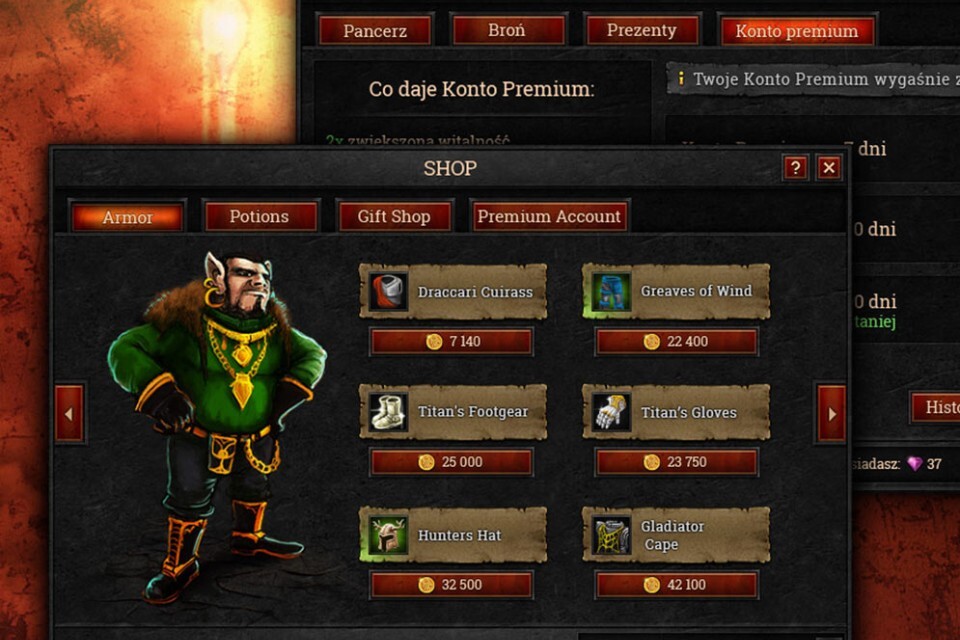Buy Draccari Cuirass for 7 140 gold

tap(451, 342)
